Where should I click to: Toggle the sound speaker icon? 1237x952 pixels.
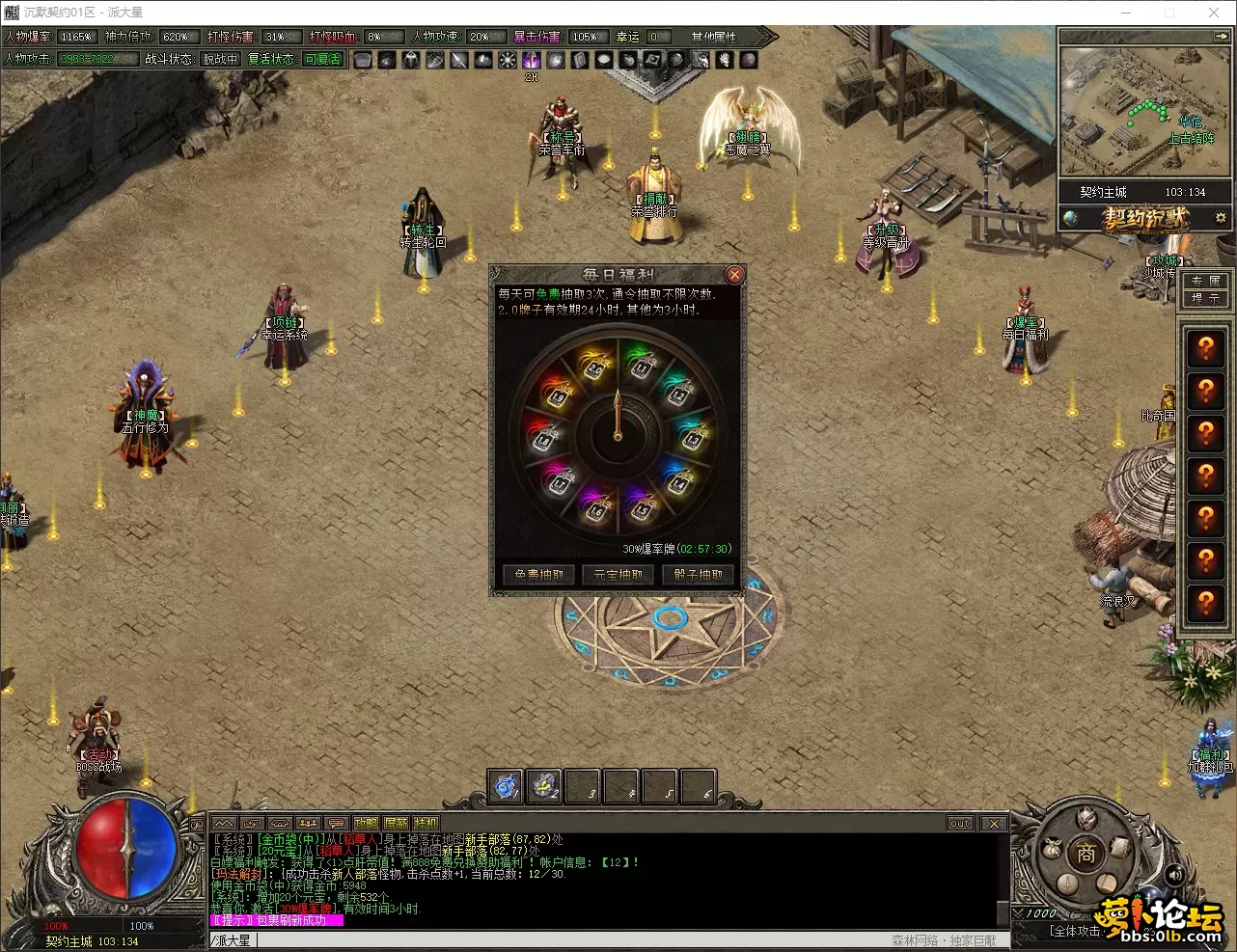pyautogui.click(x=1174, y=875)
